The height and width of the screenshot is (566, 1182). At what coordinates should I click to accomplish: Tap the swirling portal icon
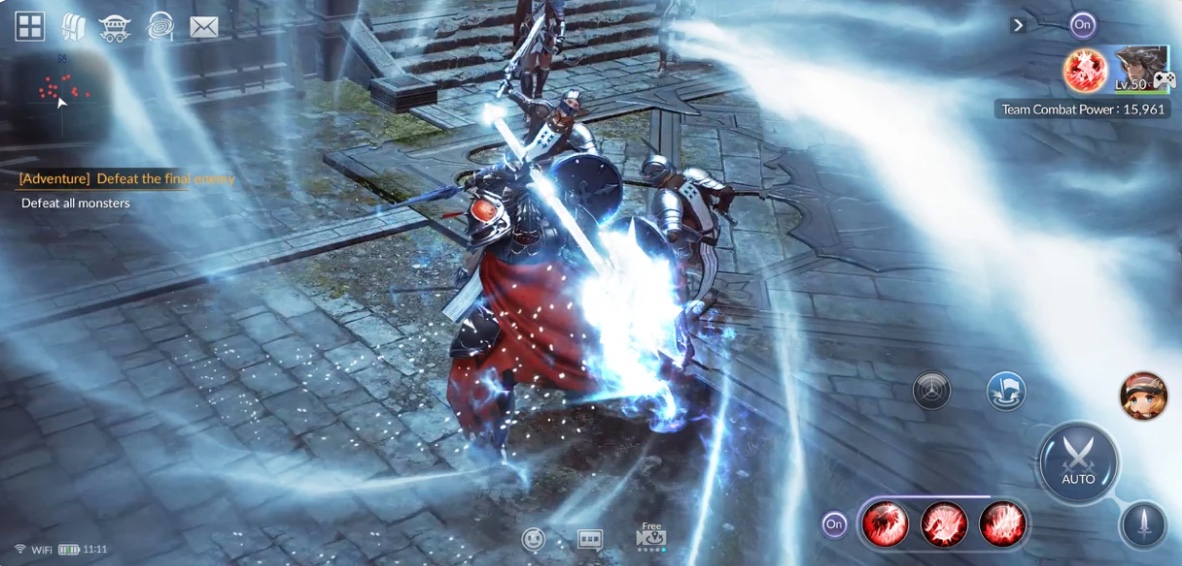160,26
